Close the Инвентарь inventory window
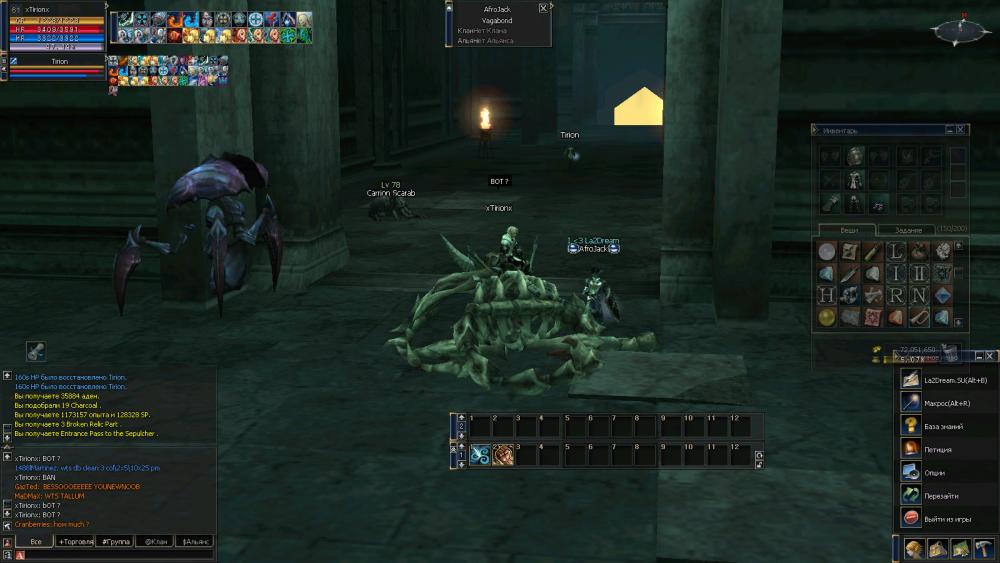The height and width of the screenshot is (563, 1000). coord(960,130)
